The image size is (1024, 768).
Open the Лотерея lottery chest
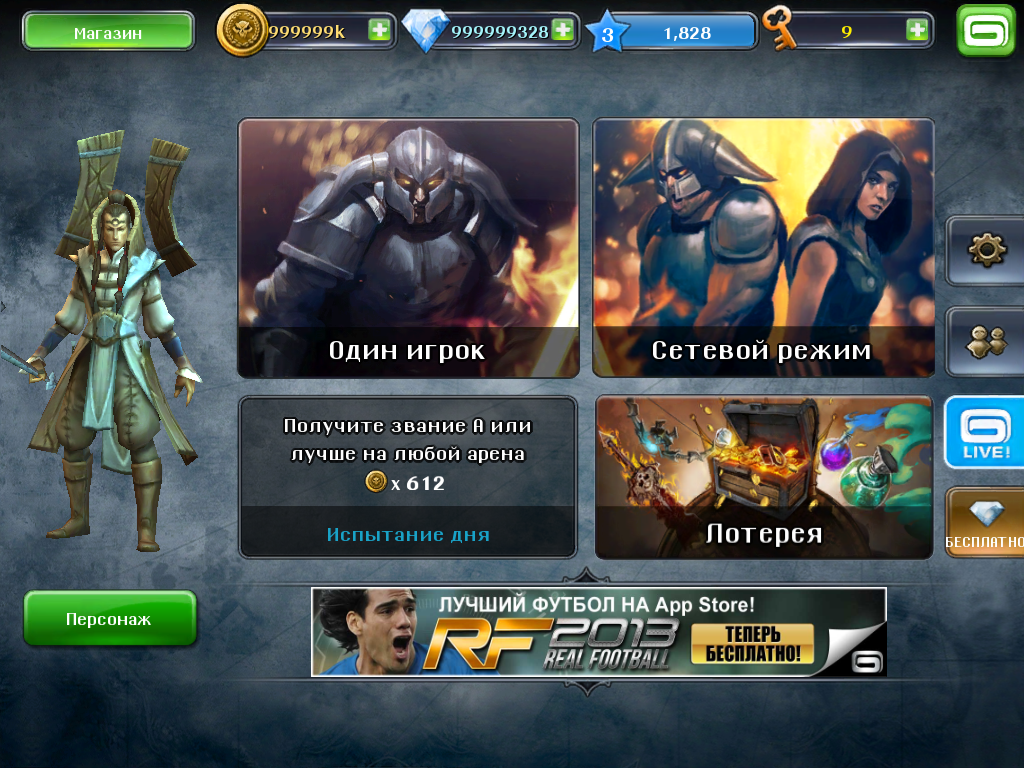(764, 477)
